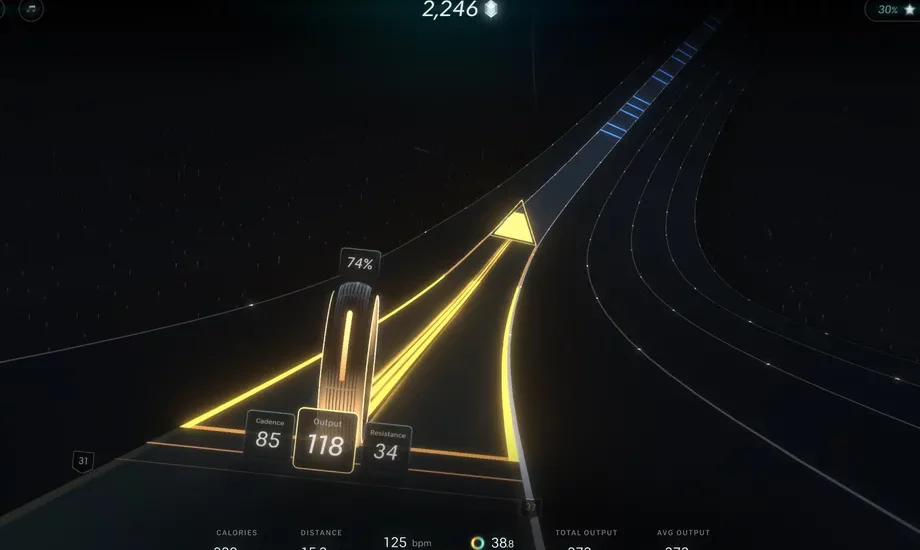Open the music note button
The height and width of the screenshot is (550, 920).
coord(32,9)
